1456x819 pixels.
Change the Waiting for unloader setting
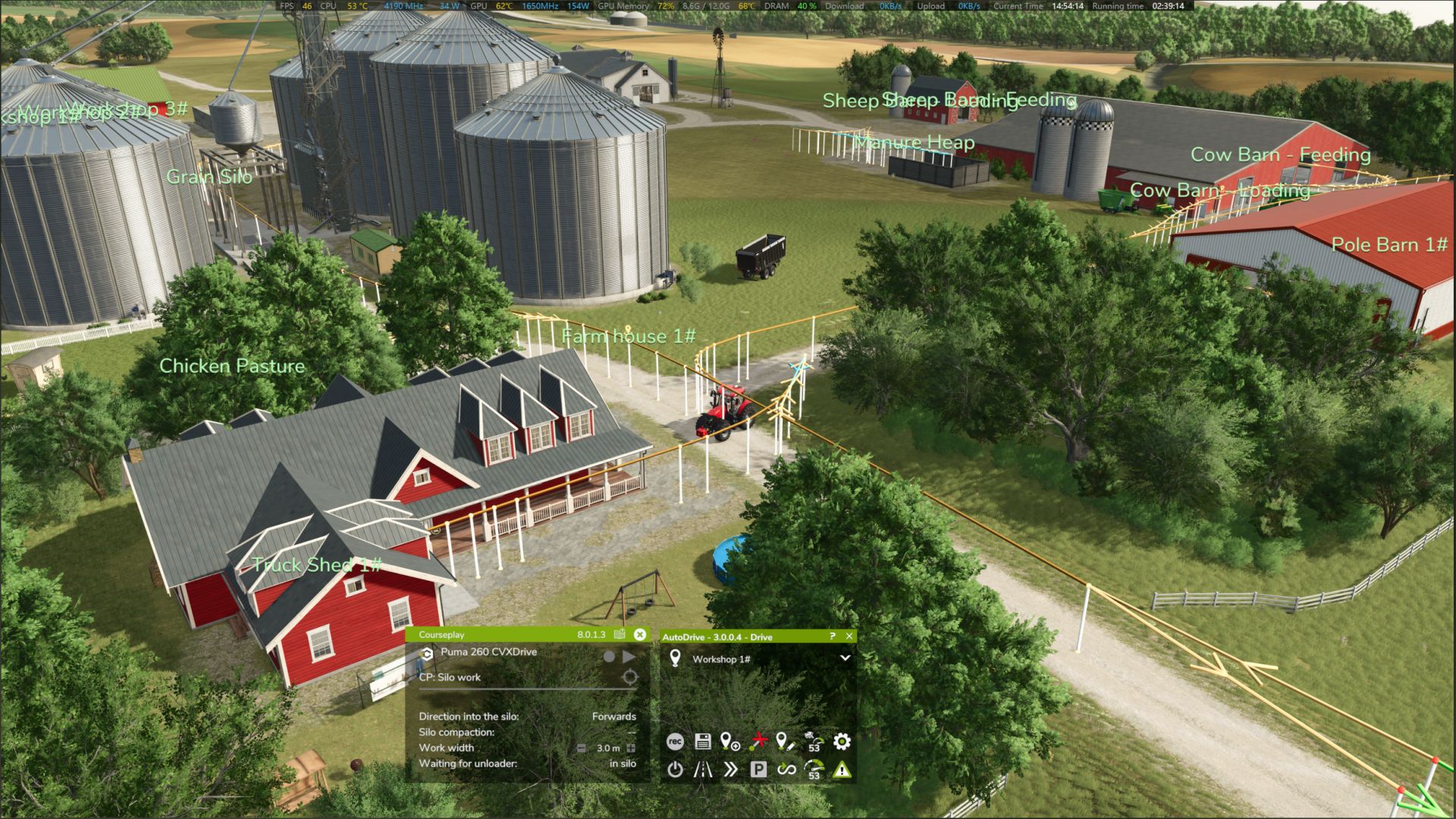point(623,764)
